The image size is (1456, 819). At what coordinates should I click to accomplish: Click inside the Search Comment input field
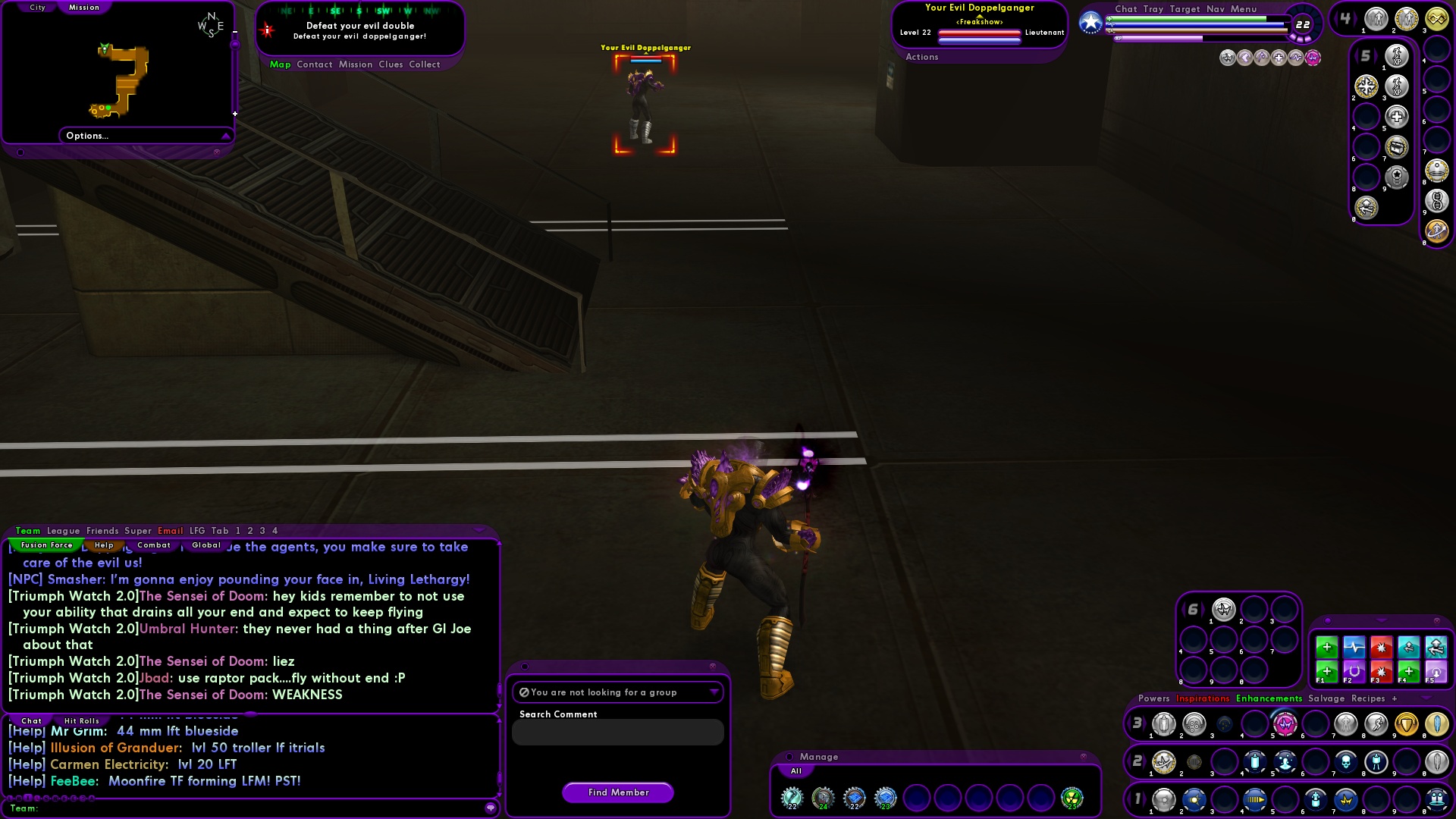[x=617, y=732]
